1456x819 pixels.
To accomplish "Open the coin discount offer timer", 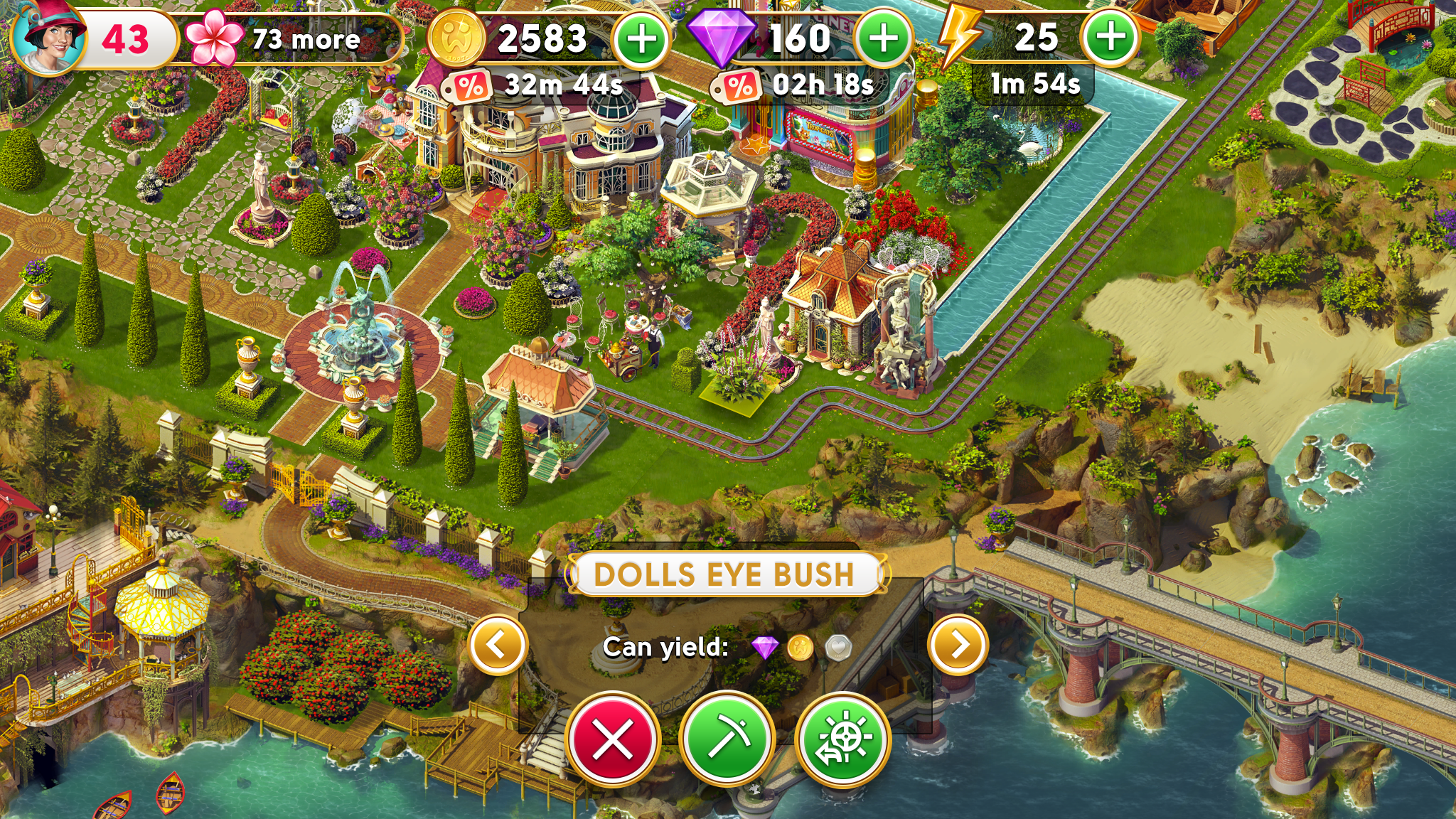I will click(535, 86).
